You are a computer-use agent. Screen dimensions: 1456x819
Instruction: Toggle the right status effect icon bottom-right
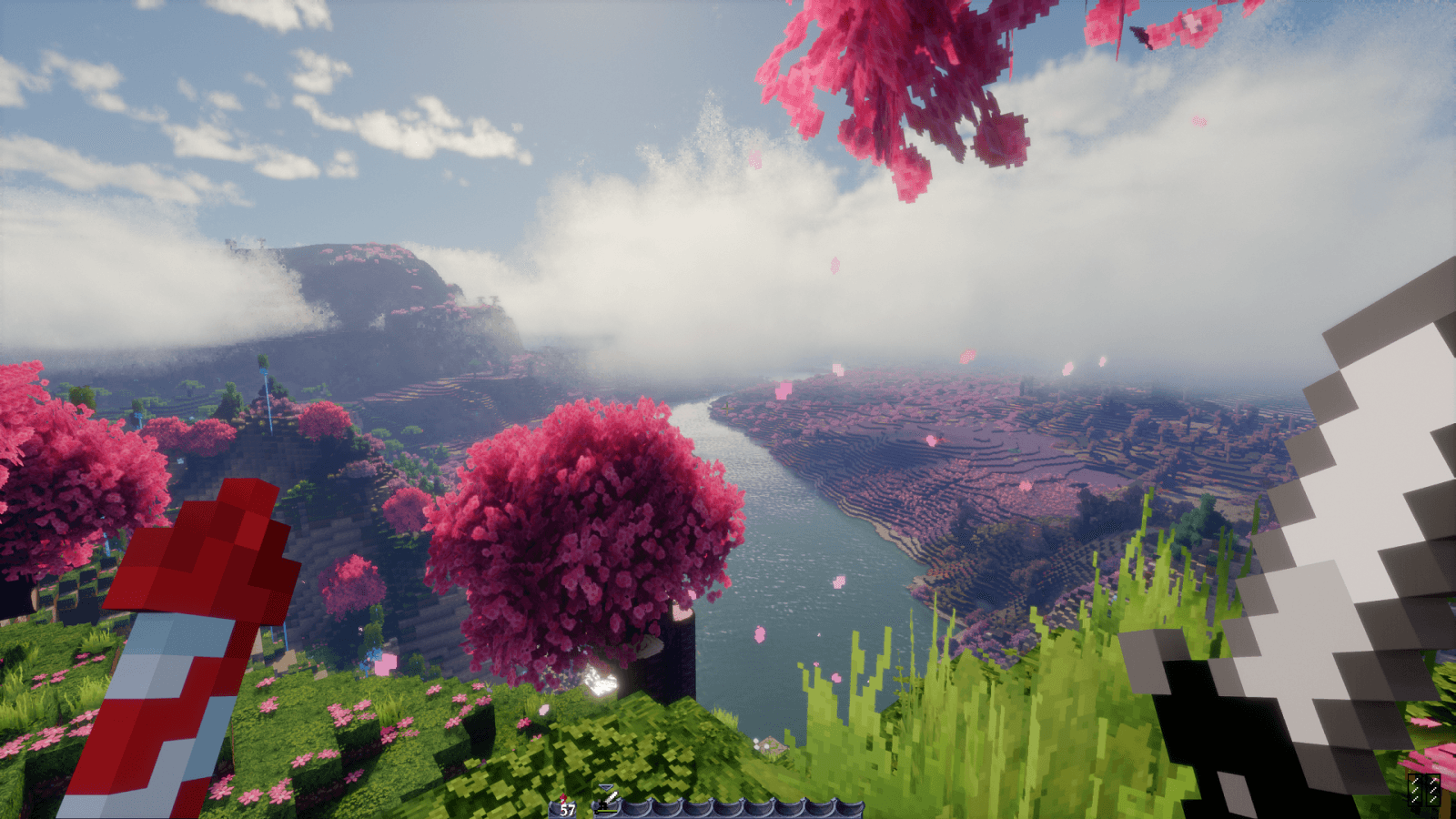1433,790
